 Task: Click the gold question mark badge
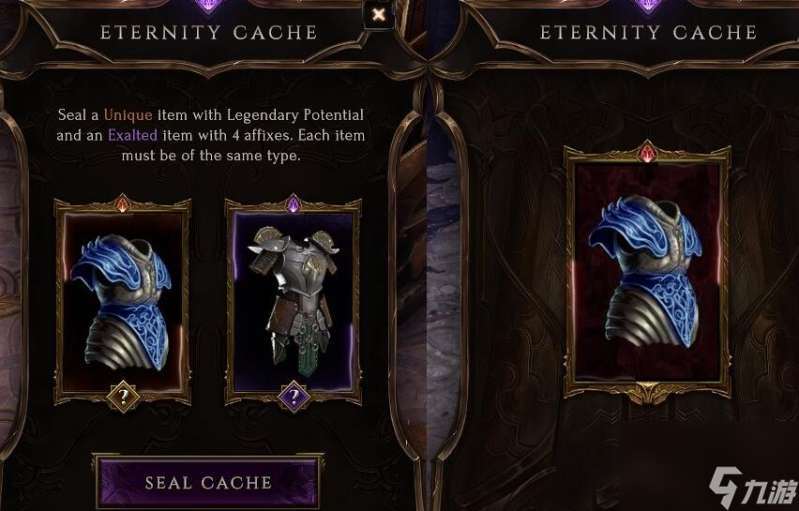tap(122, 398)
